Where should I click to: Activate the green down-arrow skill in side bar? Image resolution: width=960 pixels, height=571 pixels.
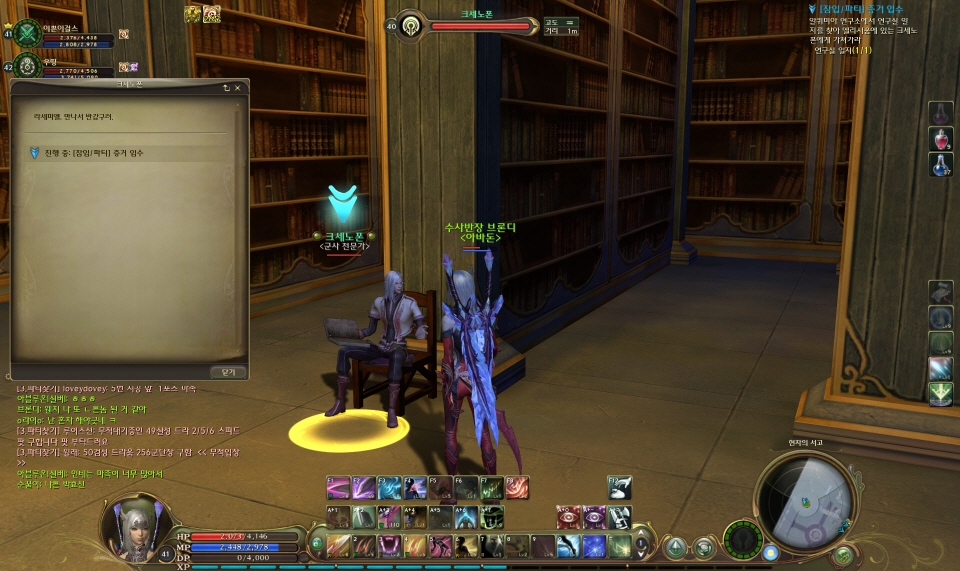(940, 394)
